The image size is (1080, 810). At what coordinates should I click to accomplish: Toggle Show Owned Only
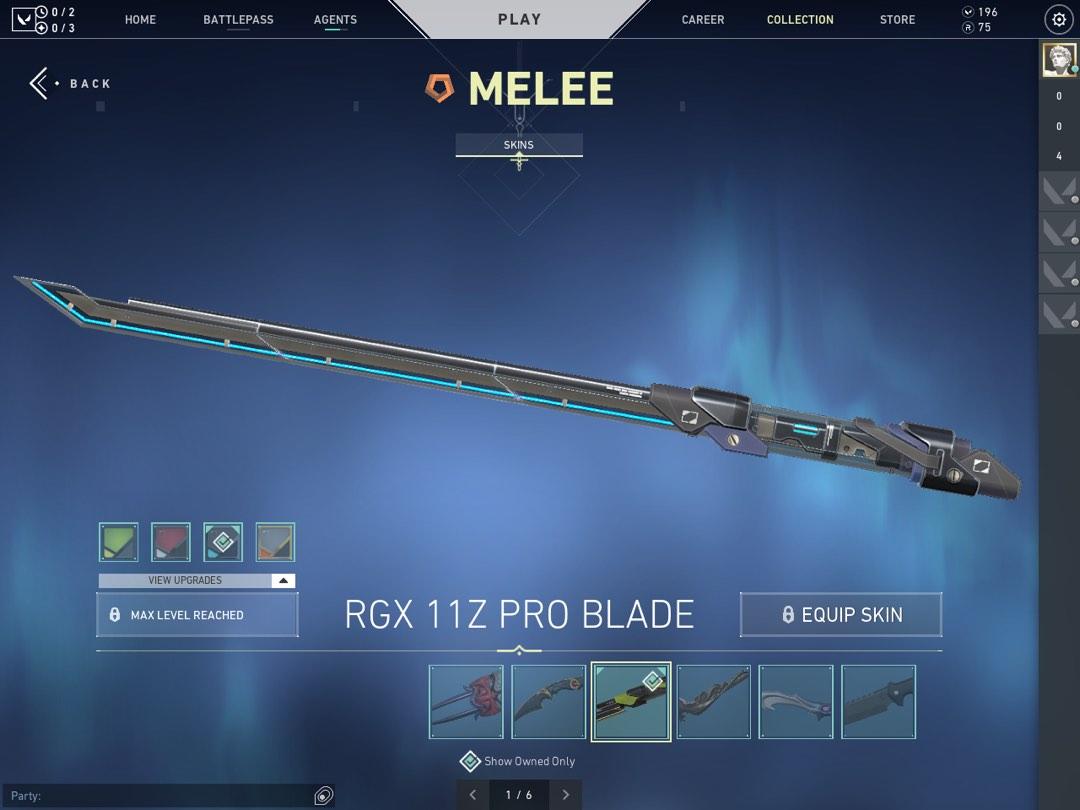470,762
